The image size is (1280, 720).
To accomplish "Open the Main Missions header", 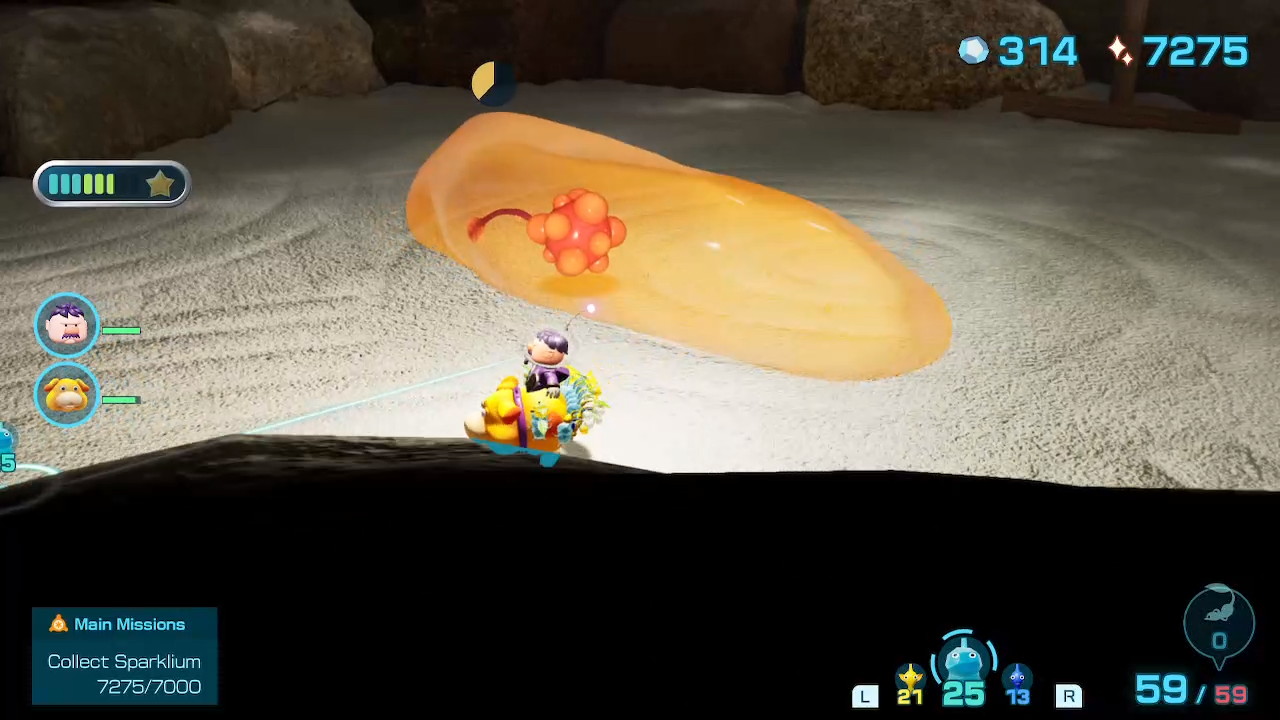I will [129, 624].
